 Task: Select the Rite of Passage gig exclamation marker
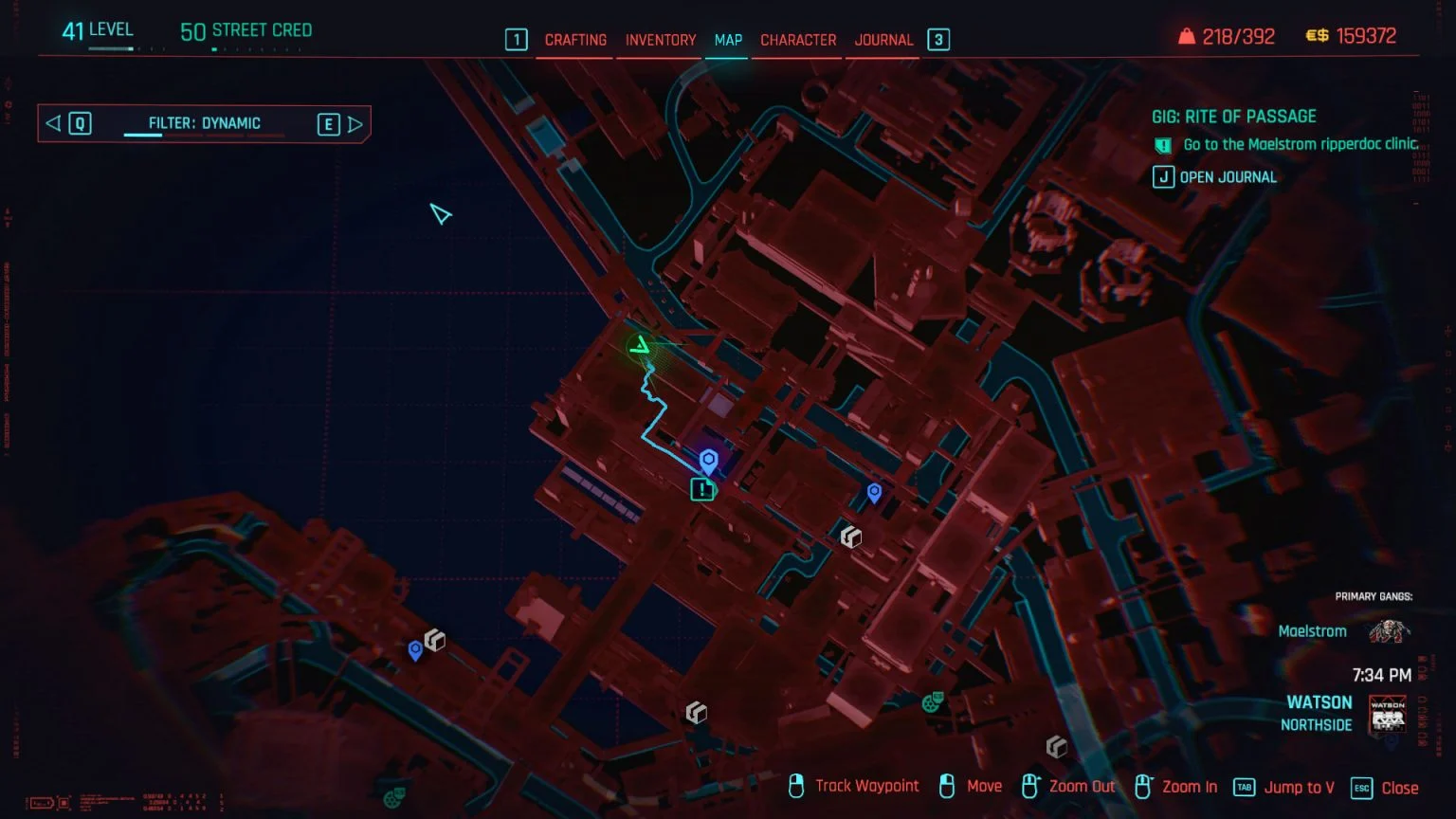[x=701, y=489]
